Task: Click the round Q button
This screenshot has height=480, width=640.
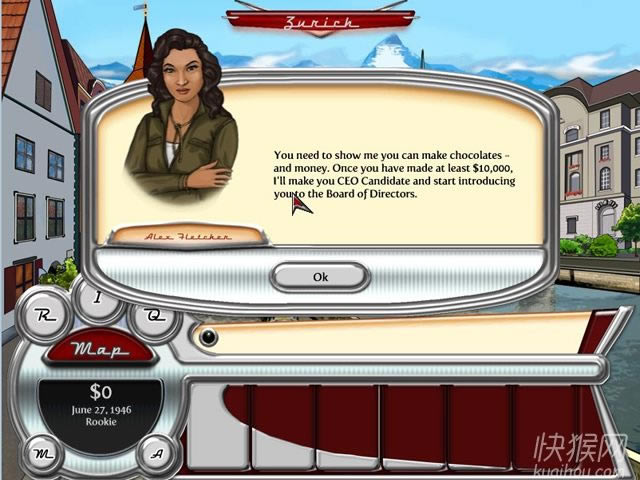Action: click(x=154, y=314)
